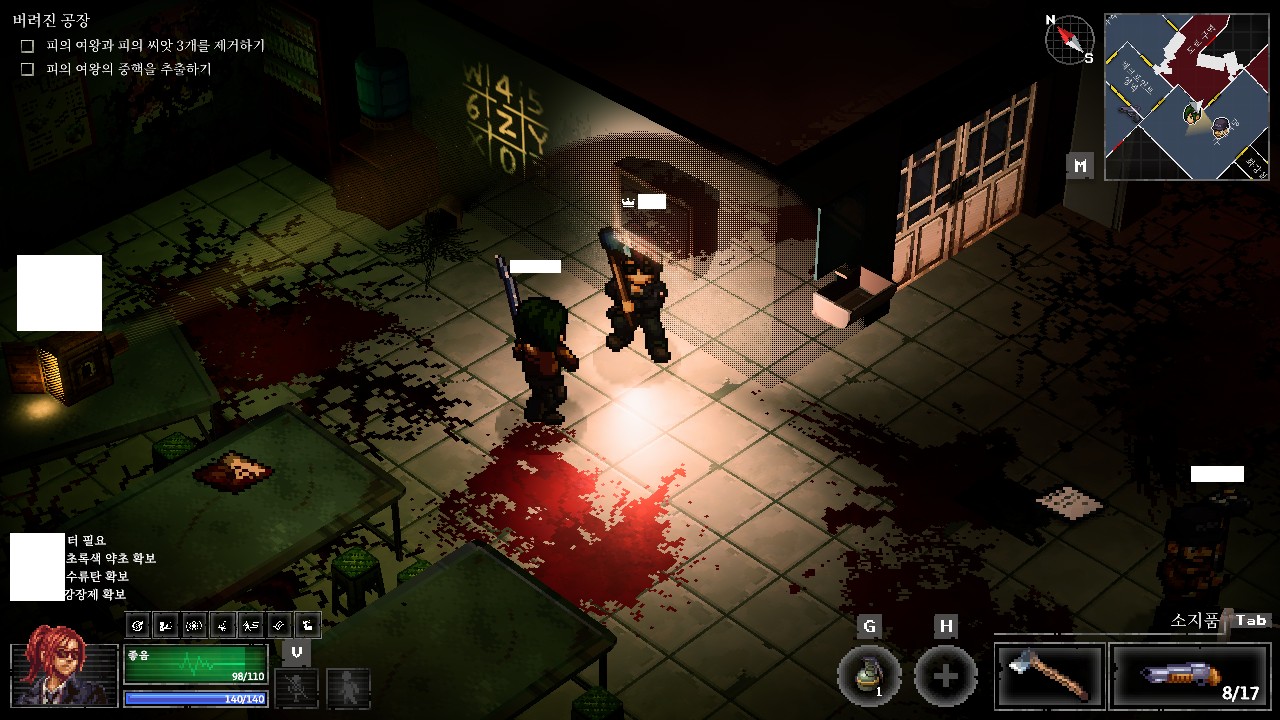1280x720 pixels.
Task: Select the running figure status icon
Action: (x=252, y=626)
